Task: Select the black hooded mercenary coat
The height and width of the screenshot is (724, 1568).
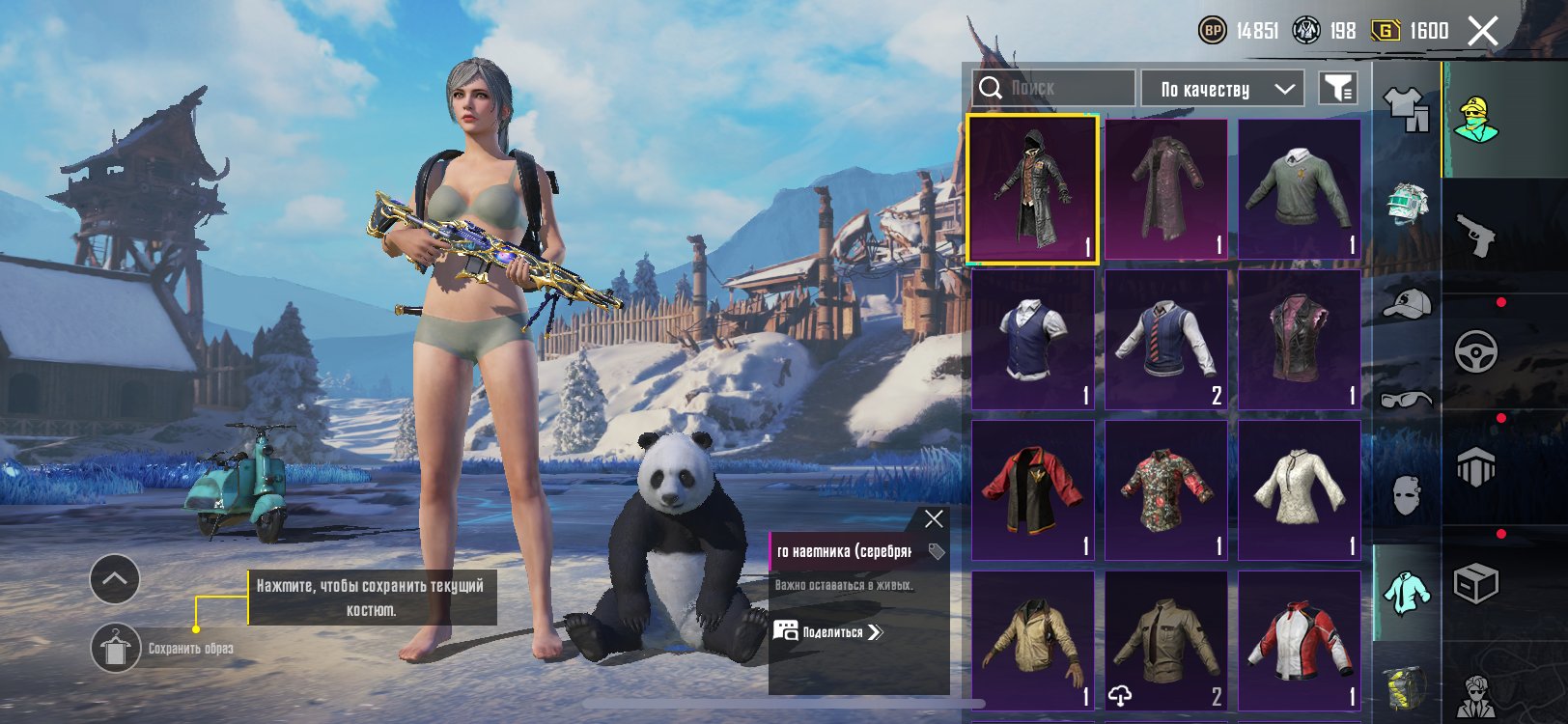Action: (1033, 189)
